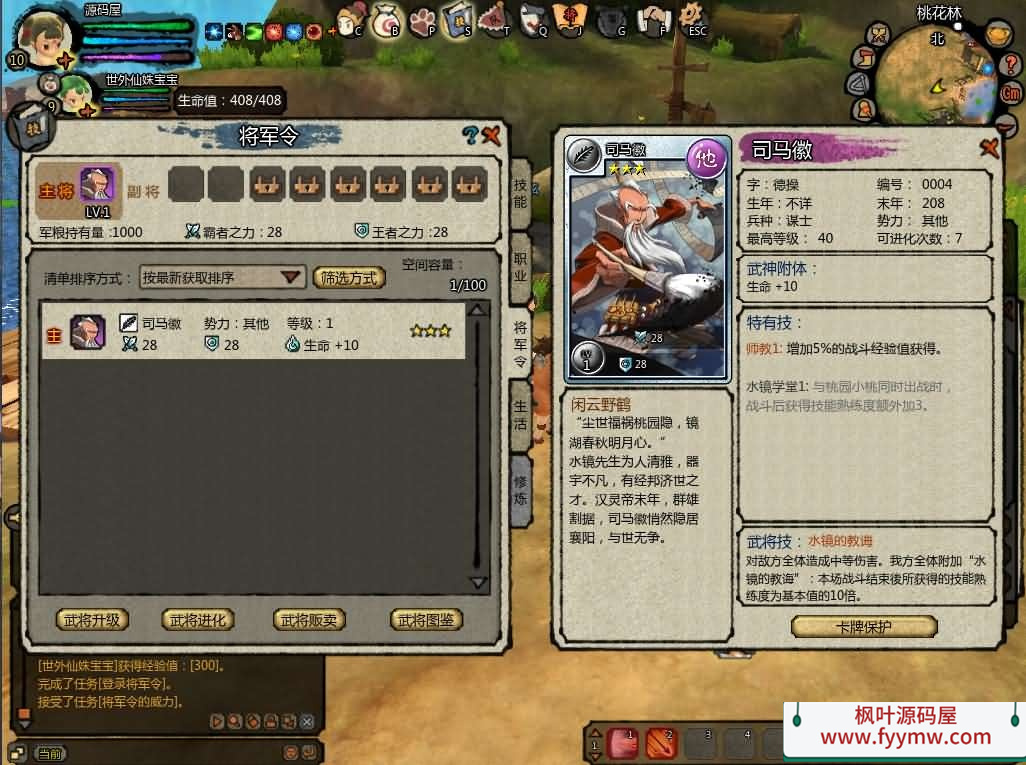
Task: Click the 武将升级 (upgrade general) button
Action: 92,620
